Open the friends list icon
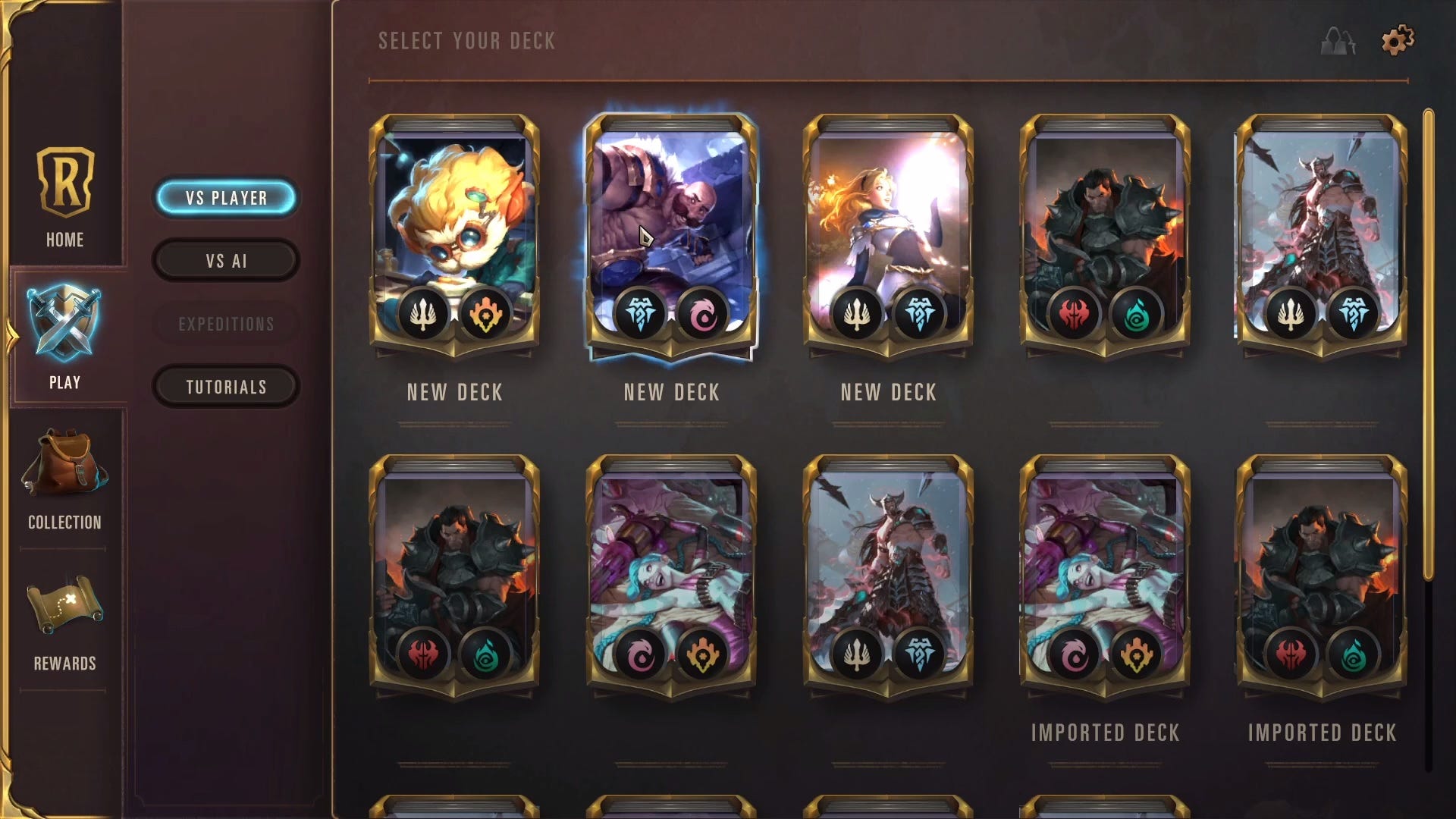The image size is (1456, 819). [x=1338, y=42]
